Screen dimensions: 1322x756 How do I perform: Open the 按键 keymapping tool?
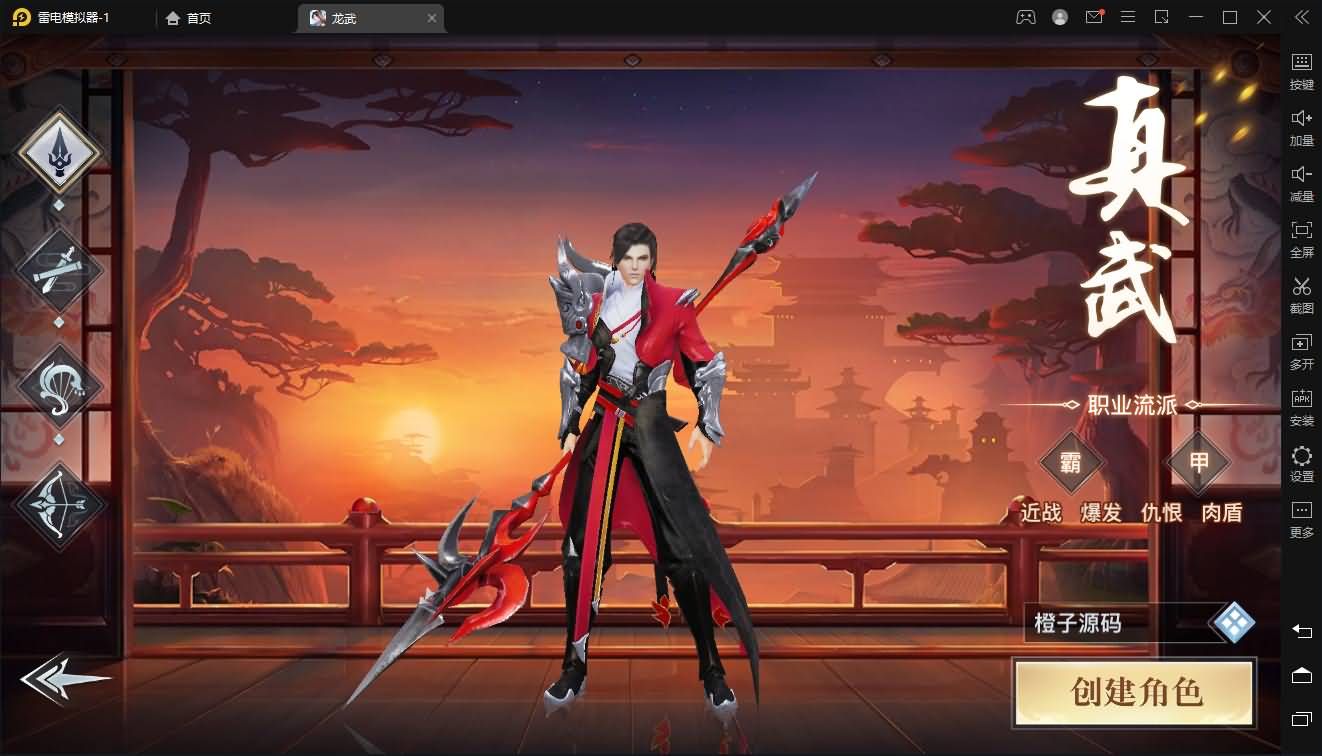[x=1301, y=70]
